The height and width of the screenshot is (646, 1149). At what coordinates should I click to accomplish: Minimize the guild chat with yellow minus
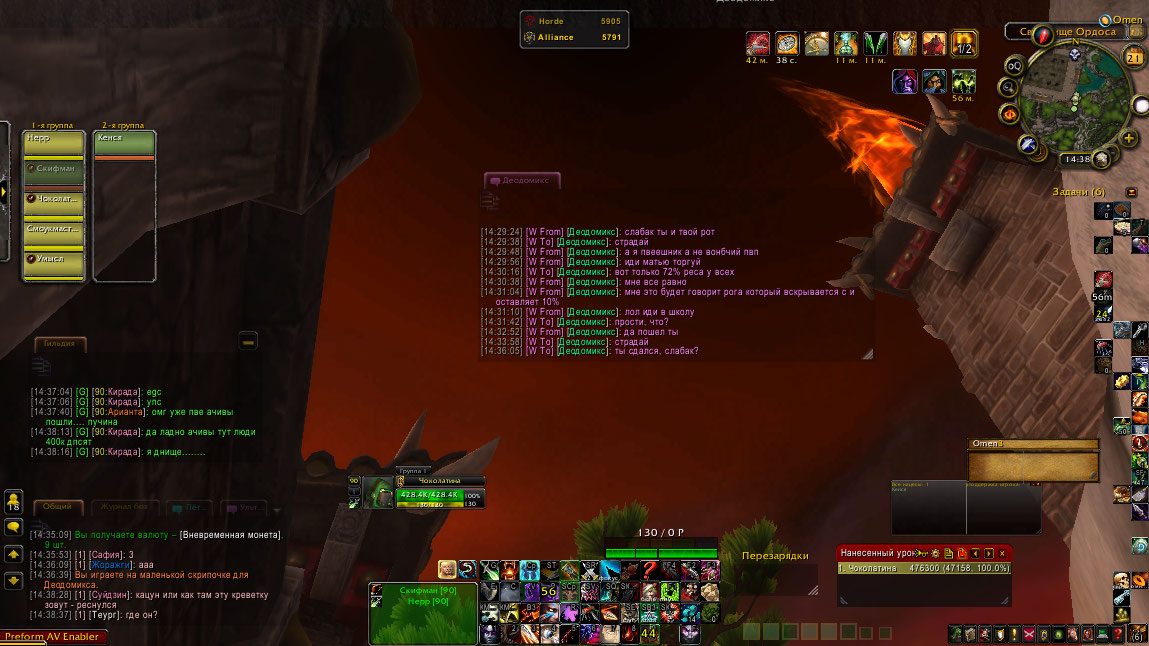coord(249,341)
